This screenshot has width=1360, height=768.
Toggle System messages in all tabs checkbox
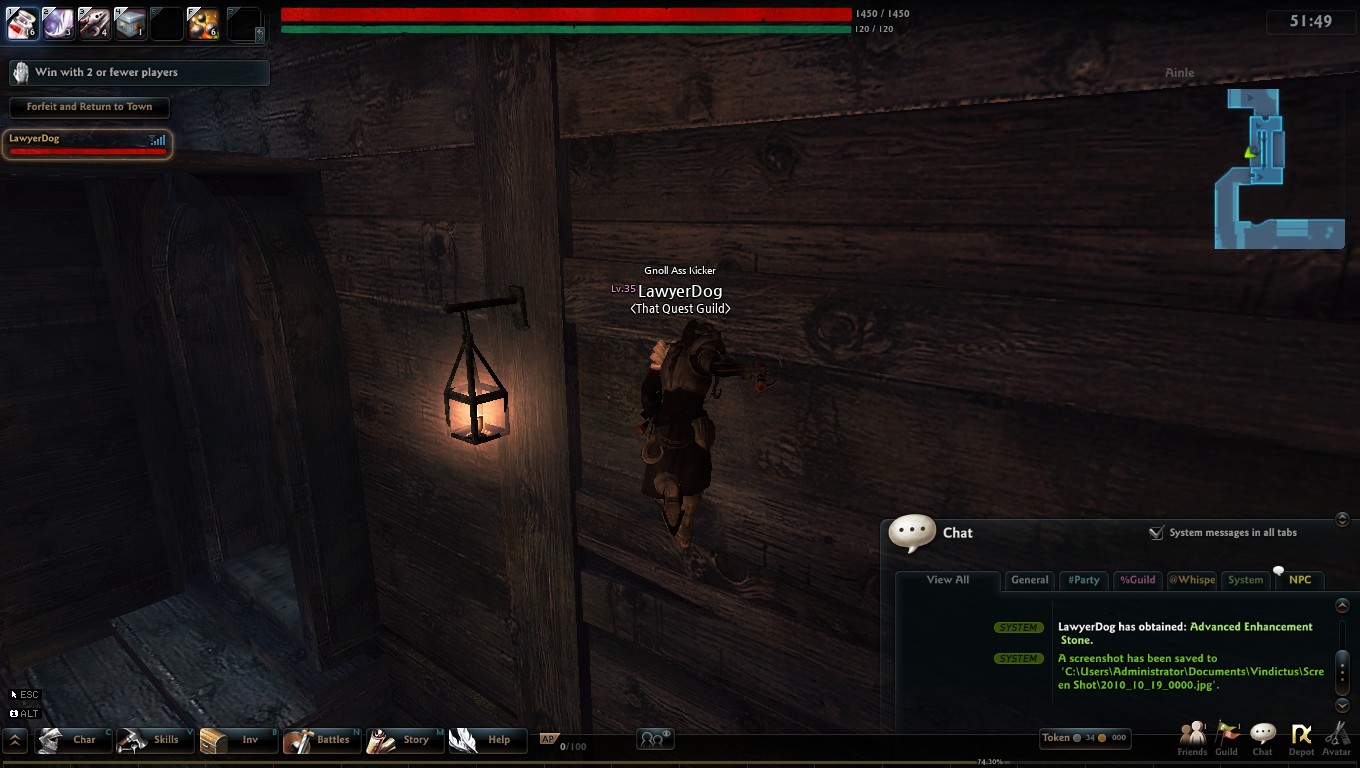point(1156,533)
